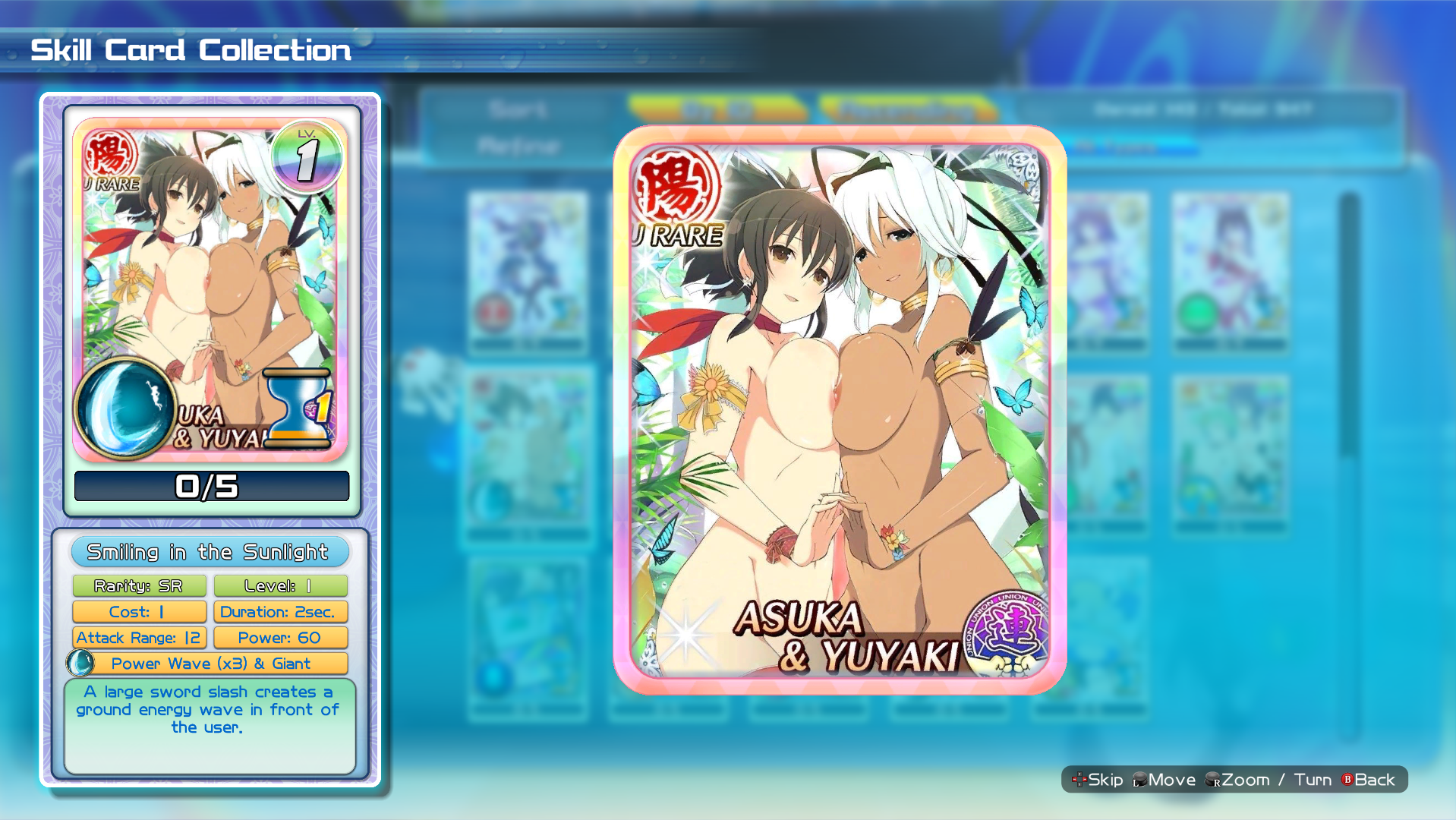Screen dimensions: 1456x820
Task: Click the Smiling in the Sunlight title banner
Action: [210, 552]
